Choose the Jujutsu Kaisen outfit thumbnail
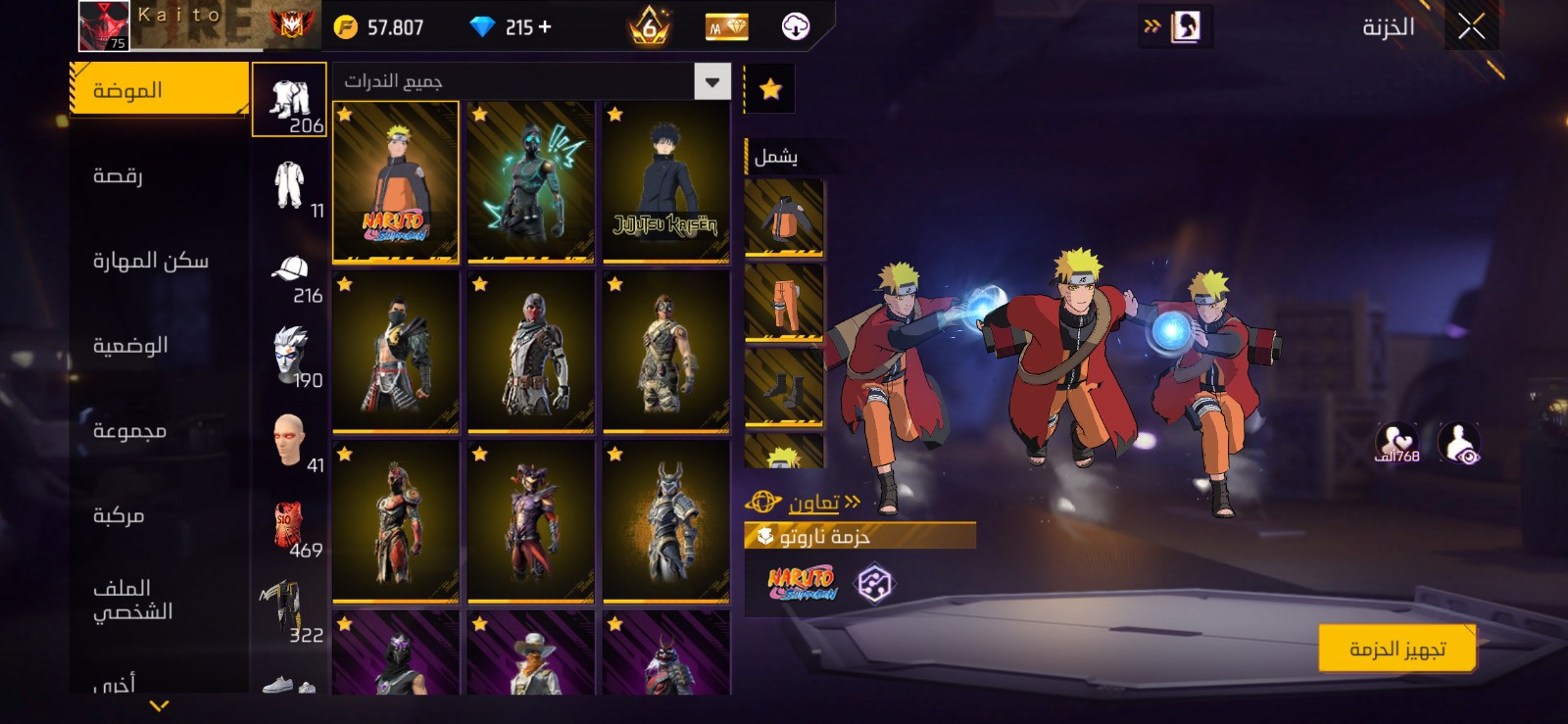 [665, 182]
